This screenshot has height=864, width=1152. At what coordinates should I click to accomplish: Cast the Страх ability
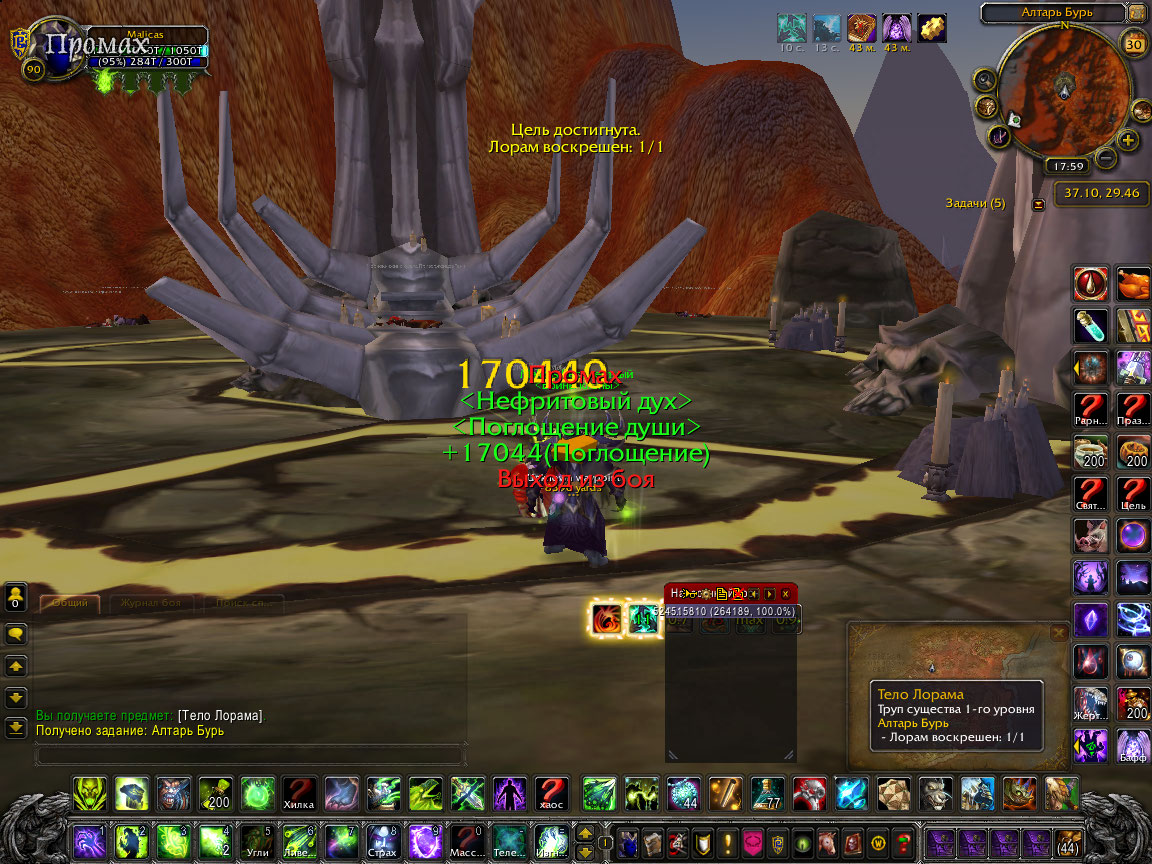tap(383, 840)
